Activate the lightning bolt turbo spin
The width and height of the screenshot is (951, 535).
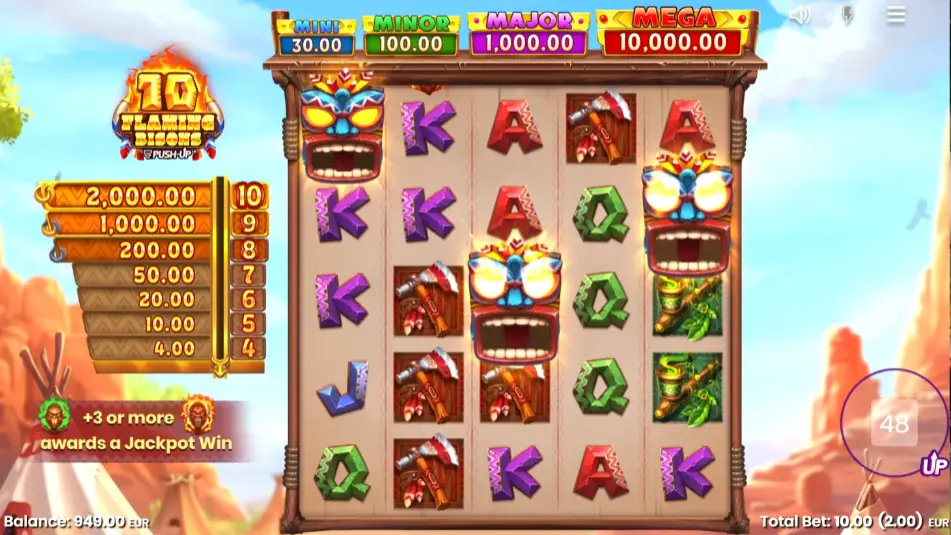[847, 15]
